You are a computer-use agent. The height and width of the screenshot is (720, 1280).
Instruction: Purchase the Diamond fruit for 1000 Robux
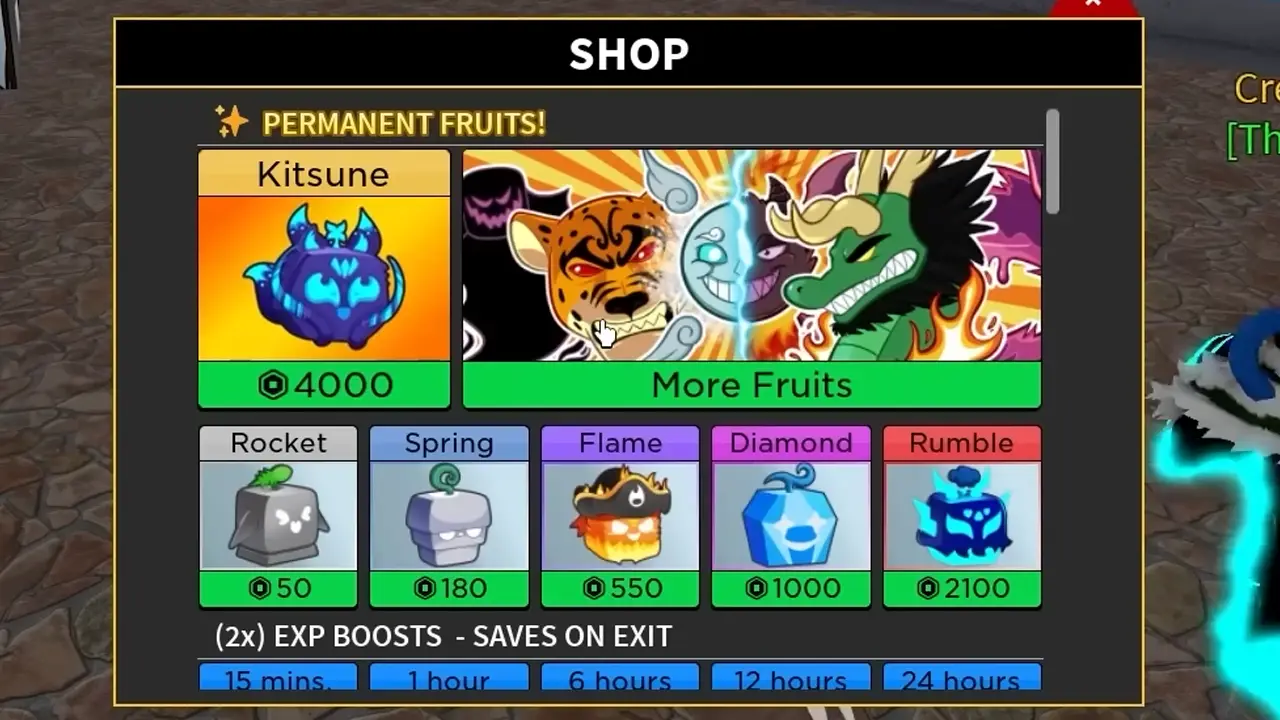790,589
